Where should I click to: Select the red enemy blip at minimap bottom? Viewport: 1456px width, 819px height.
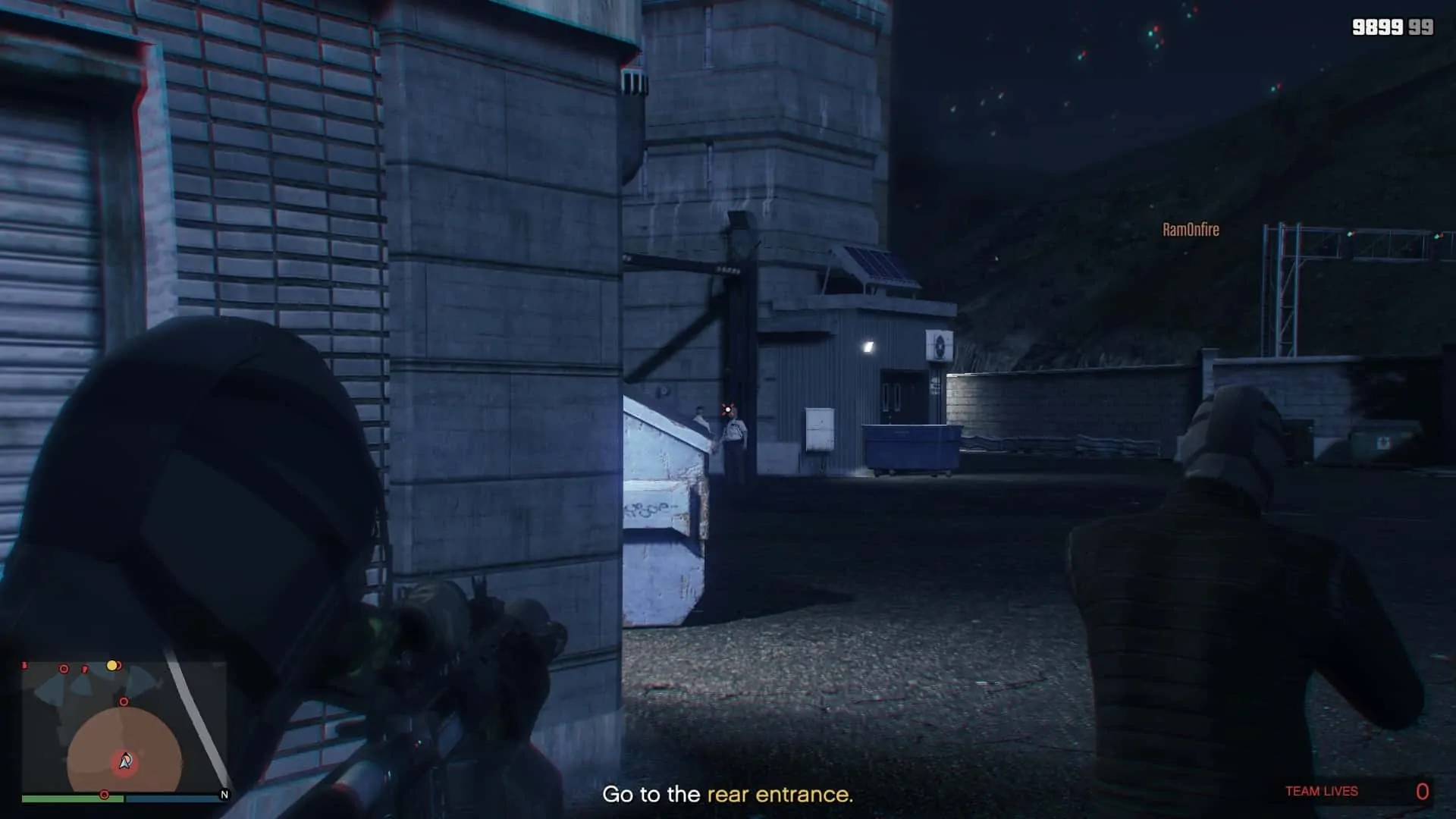click(104, 793)
